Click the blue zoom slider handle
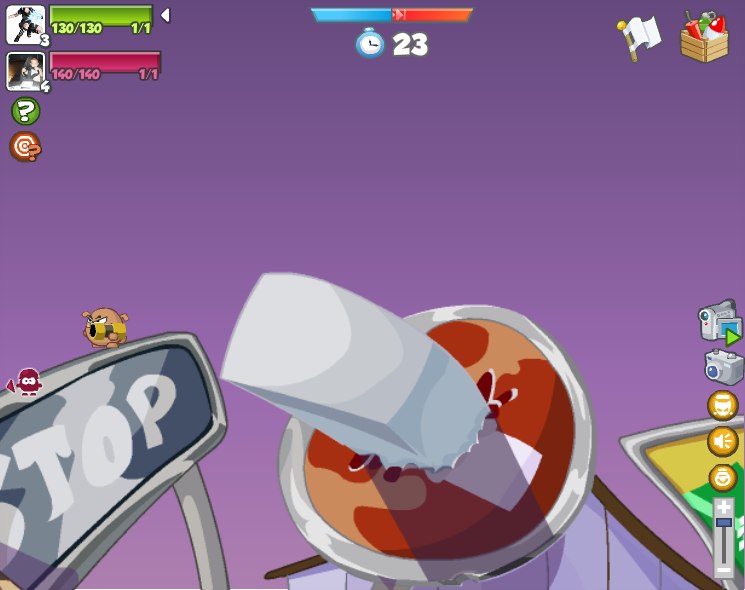 point(723,522)
